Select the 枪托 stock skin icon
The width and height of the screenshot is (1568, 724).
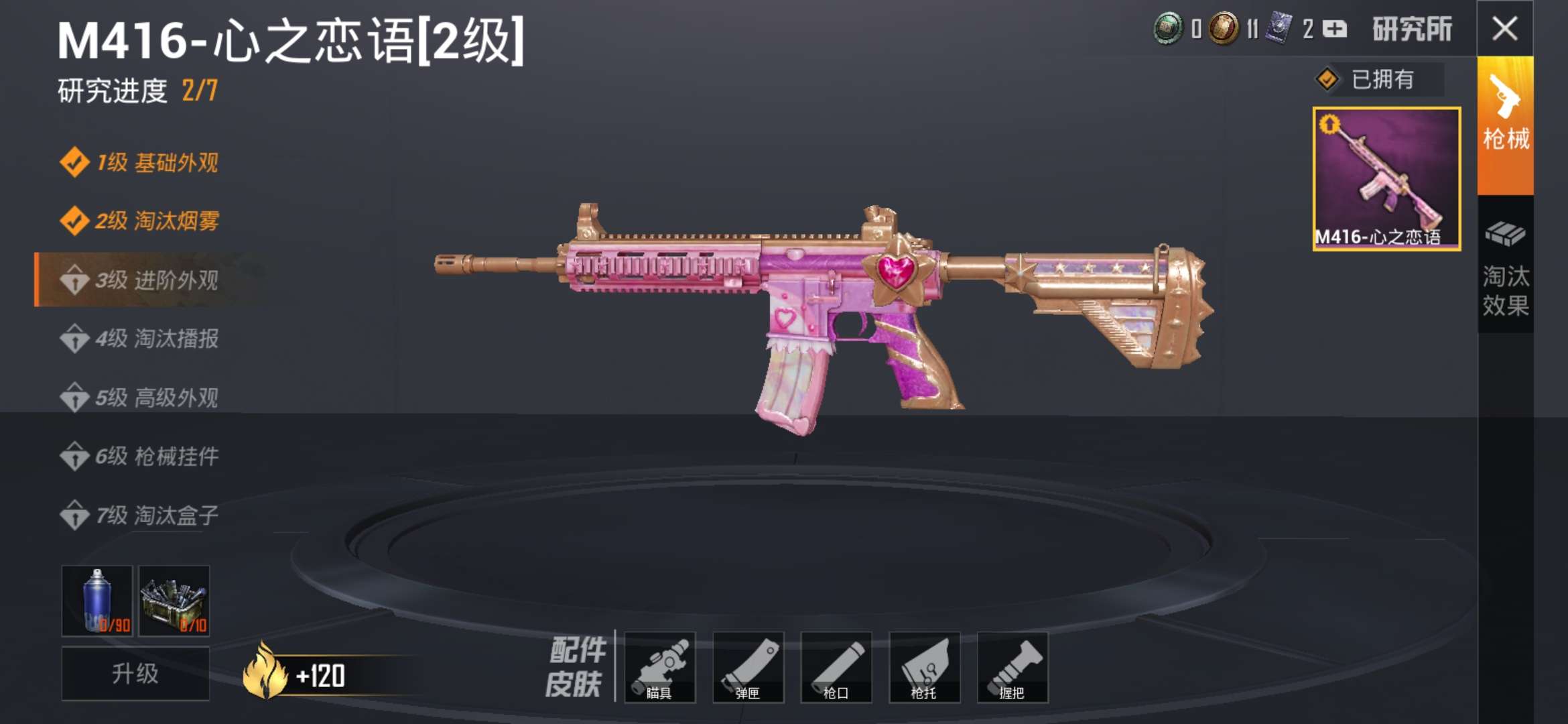pyautogui.click(x=924, y=668)
